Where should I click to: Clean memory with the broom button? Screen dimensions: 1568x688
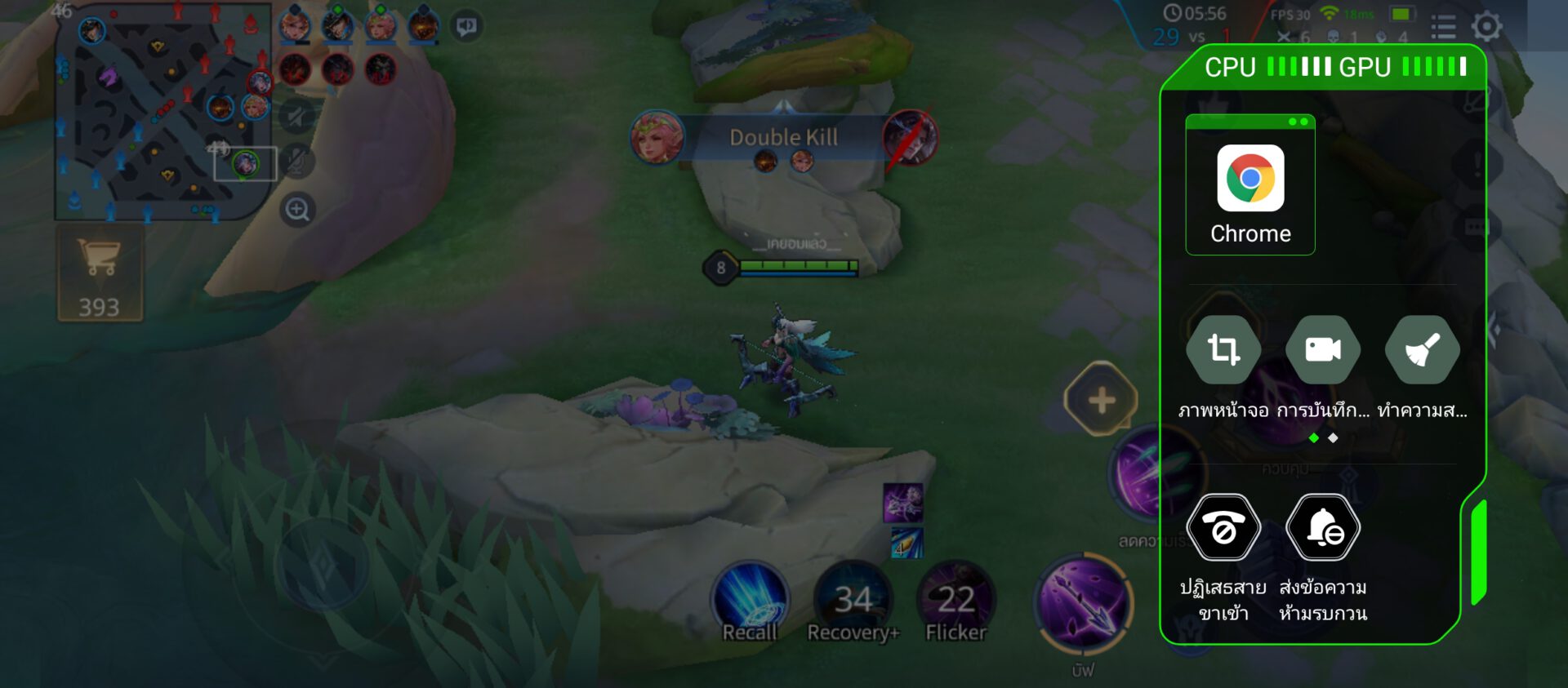tap(1422, 349)
